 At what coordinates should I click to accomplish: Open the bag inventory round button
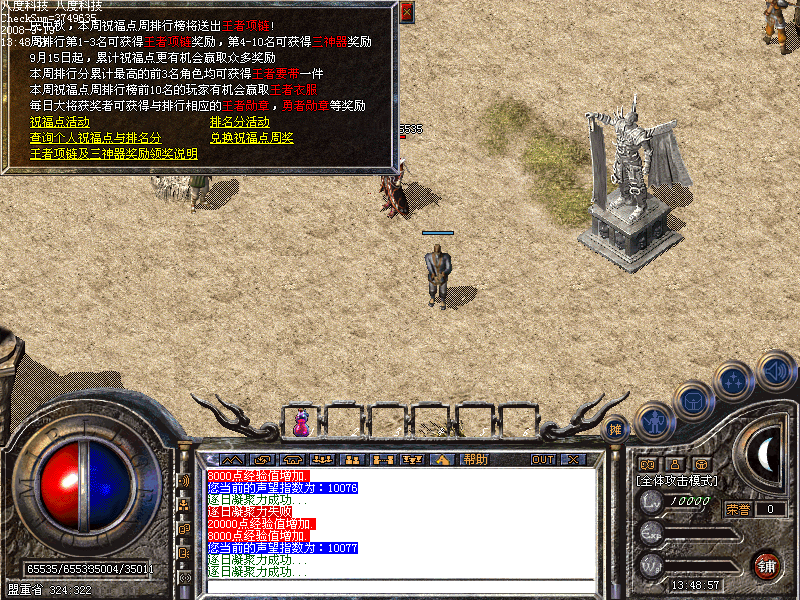click(693, 401)
